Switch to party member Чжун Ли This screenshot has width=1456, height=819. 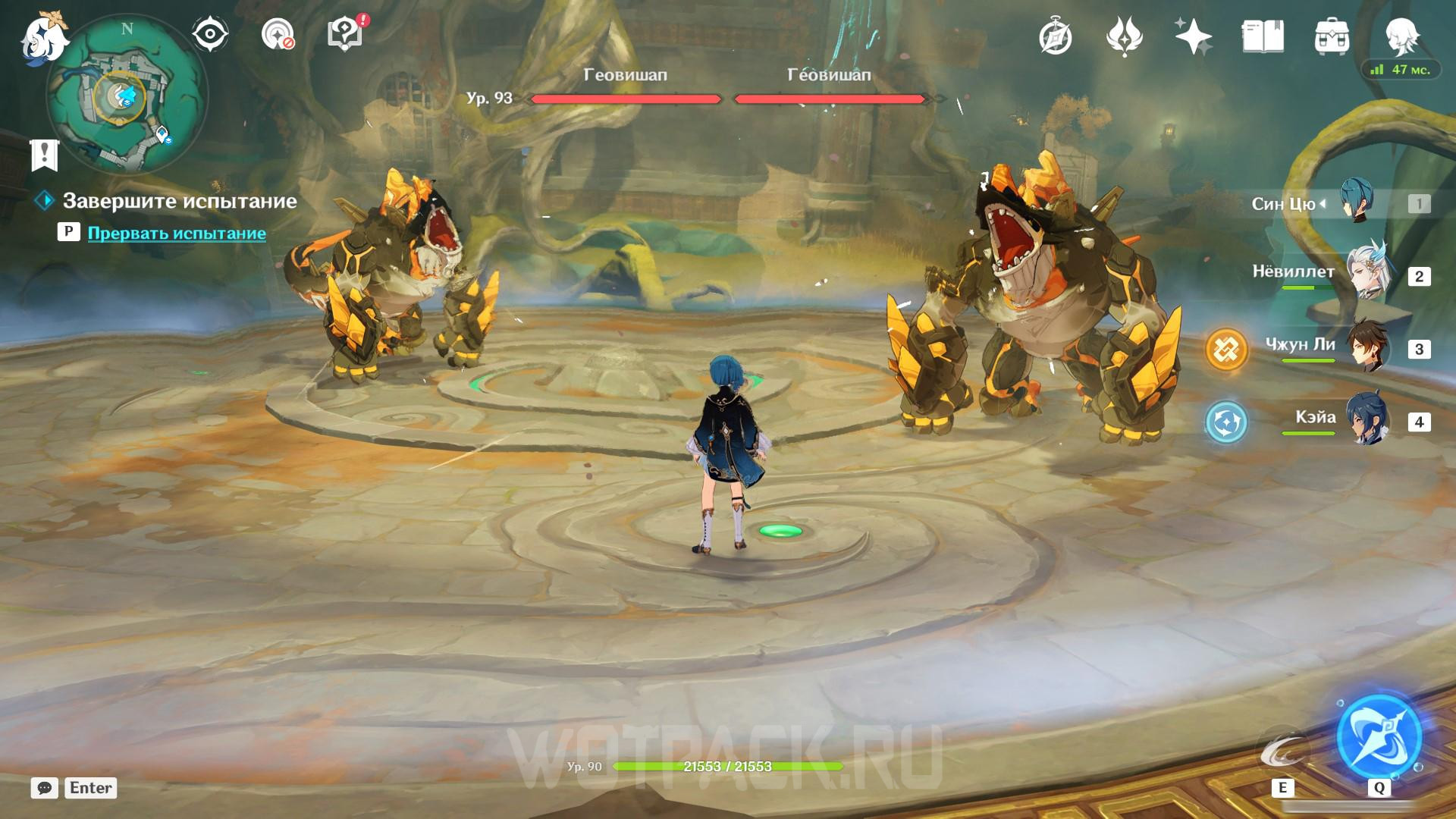1367,348
